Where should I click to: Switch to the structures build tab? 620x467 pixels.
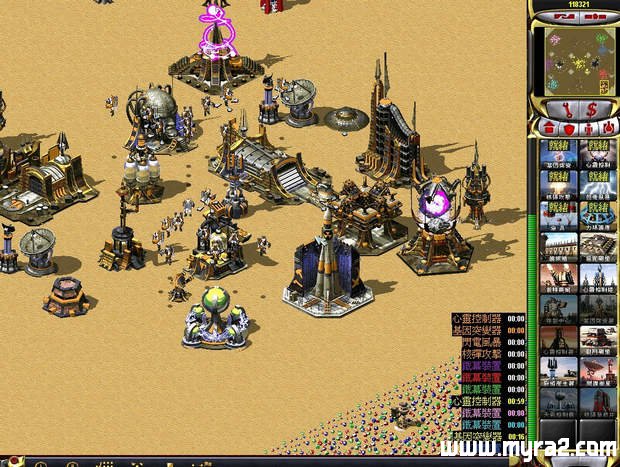(550, 128)
